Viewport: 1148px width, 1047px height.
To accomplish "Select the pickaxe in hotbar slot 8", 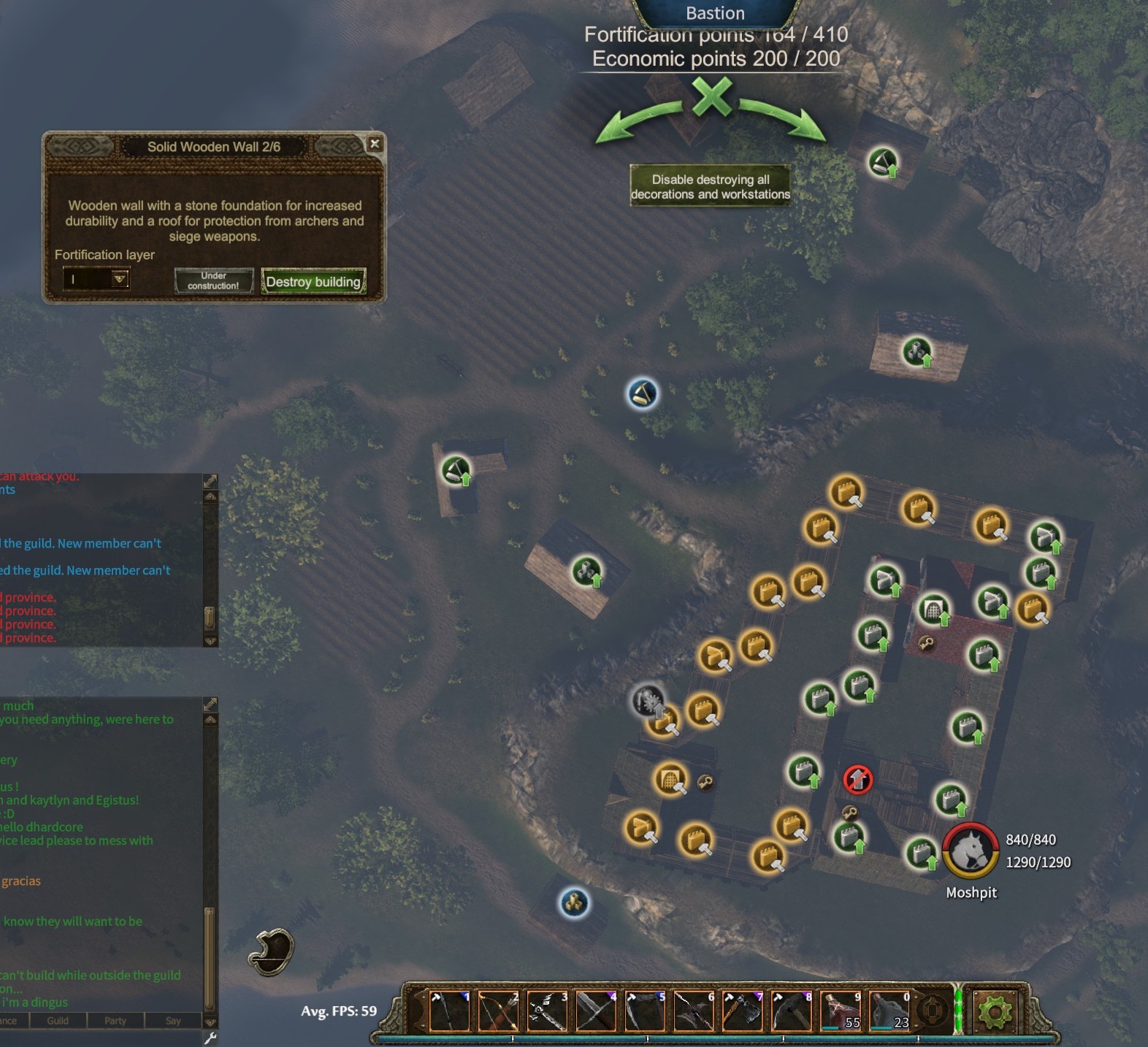I will [x=792, y=1011].
